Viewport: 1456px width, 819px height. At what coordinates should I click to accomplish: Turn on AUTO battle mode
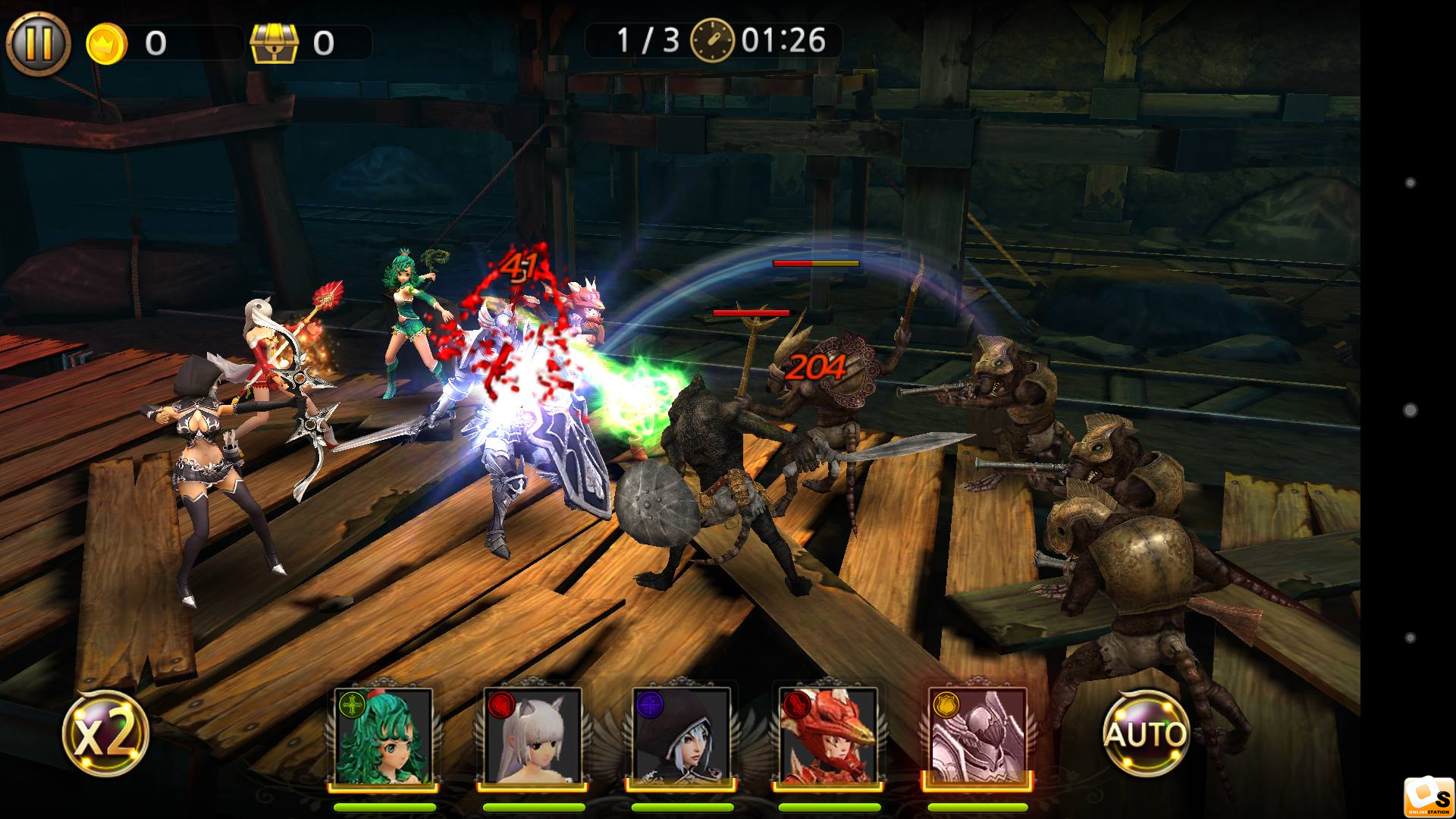click(x=1145, y=733)
